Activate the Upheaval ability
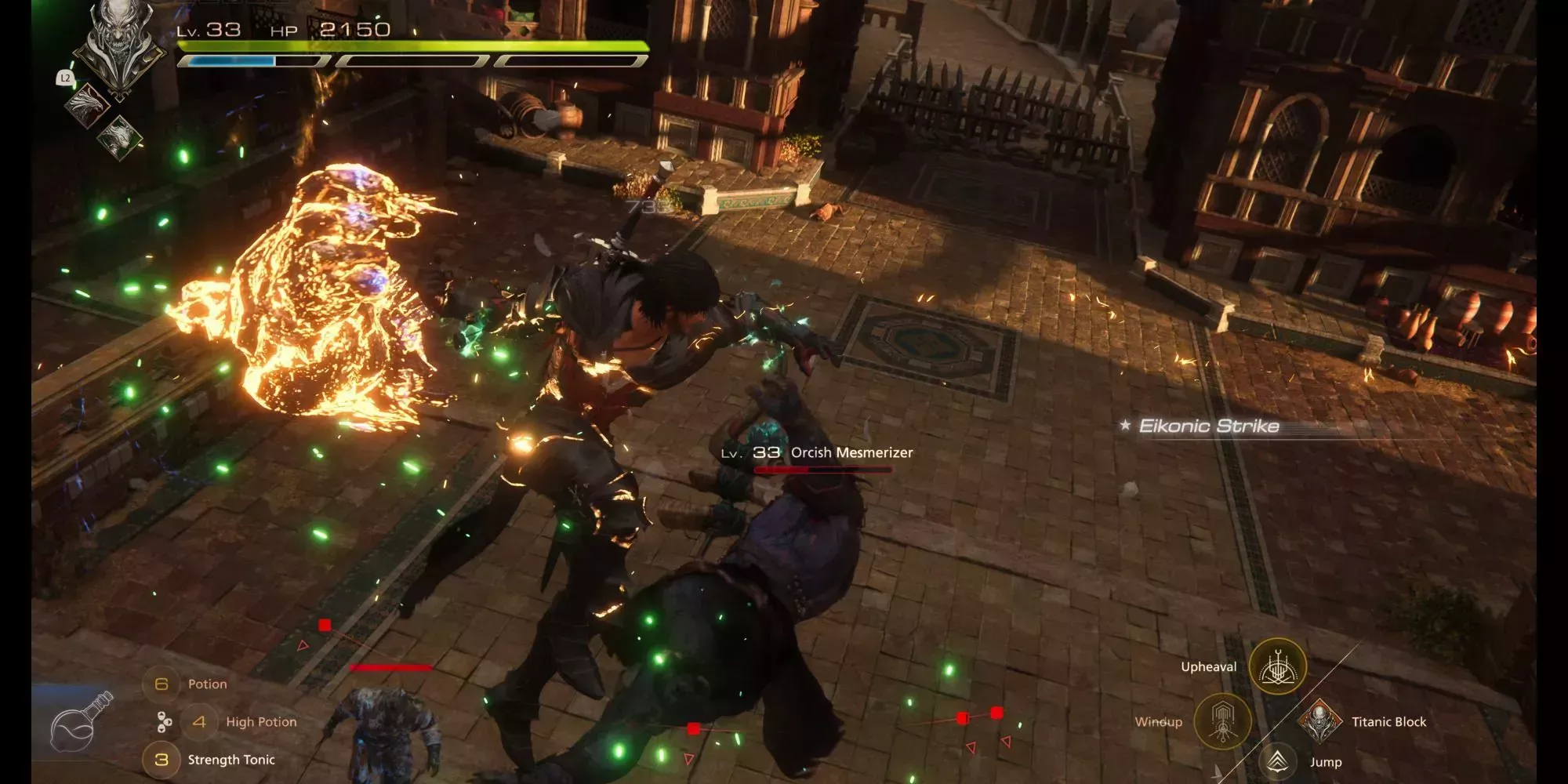The height and width of the screenshot is (784, 1568). 1277,666
